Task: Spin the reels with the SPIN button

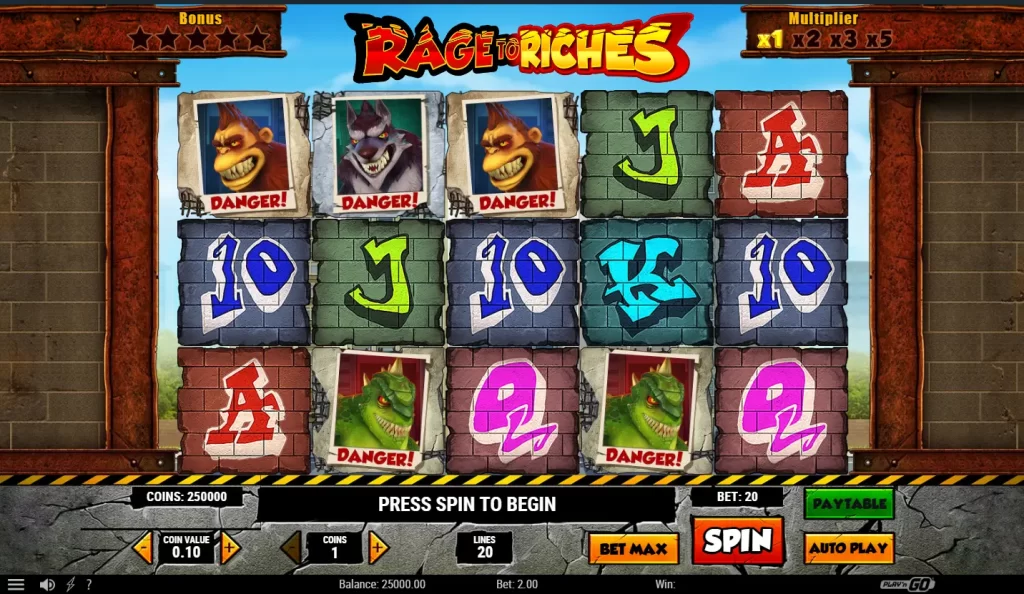Action: (737, 541)
